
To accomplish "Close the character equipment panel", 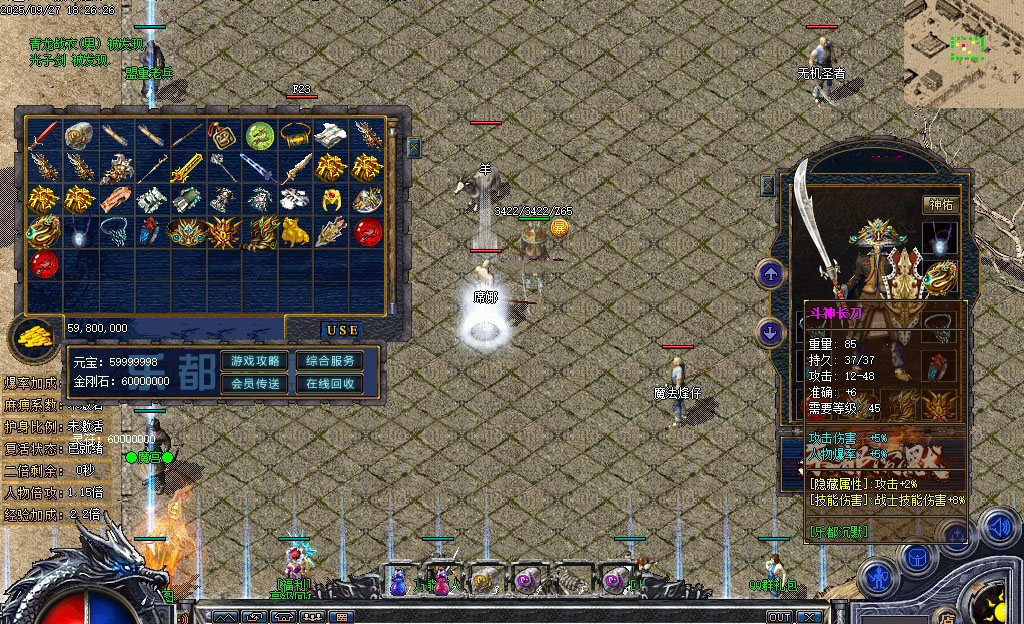I will [x=768, y=185].
